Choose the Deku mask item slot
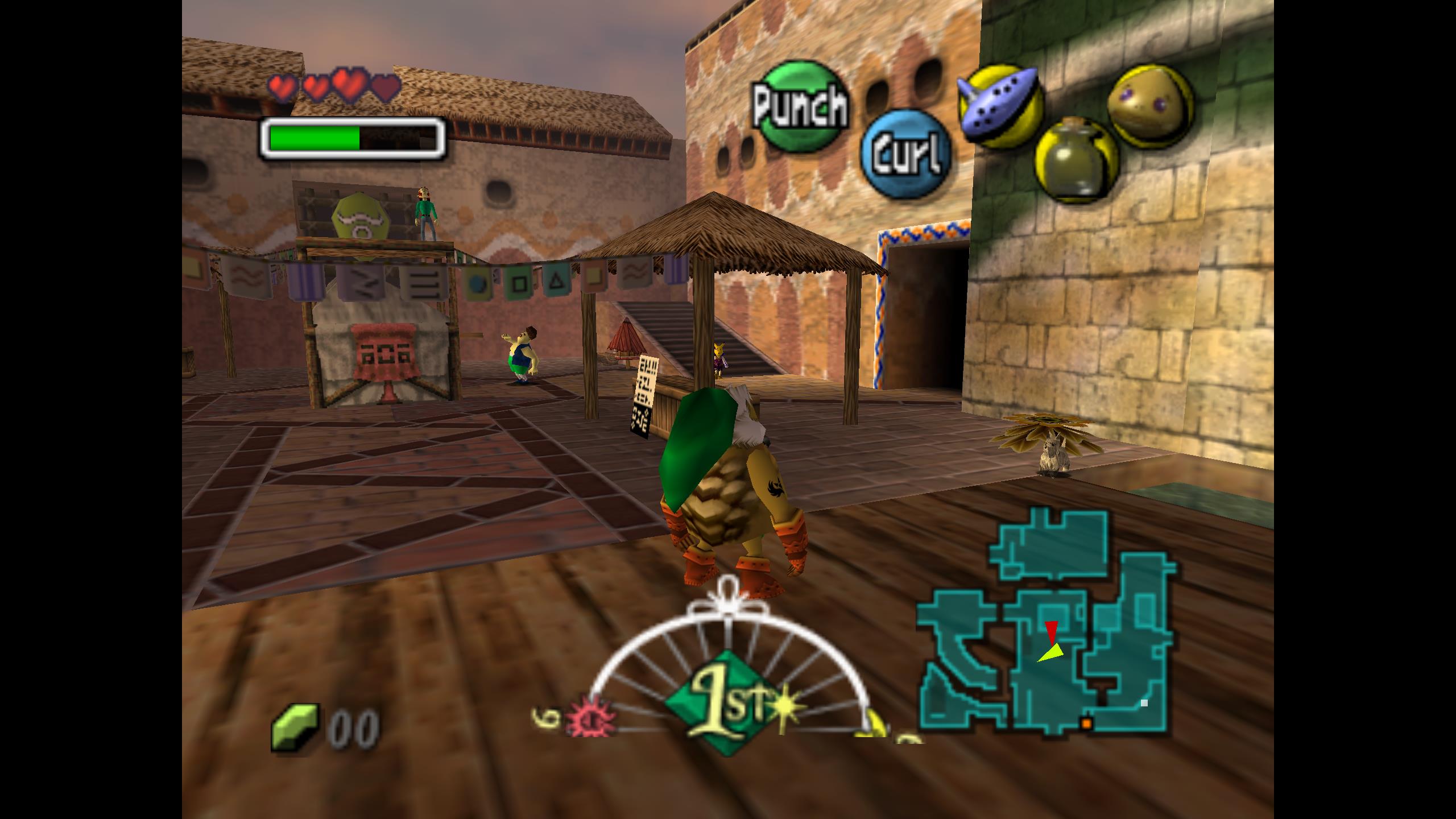 coord(1149,104)
